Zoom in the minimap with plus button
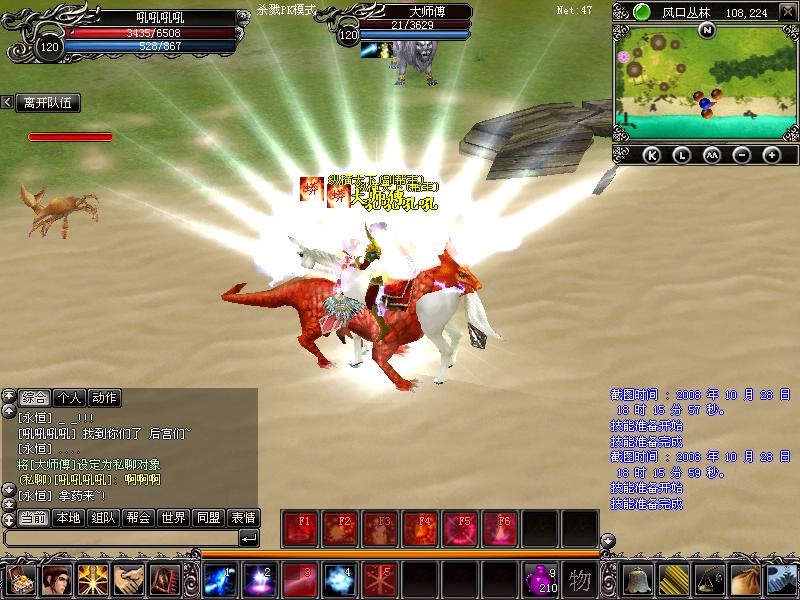 point(771,155)
